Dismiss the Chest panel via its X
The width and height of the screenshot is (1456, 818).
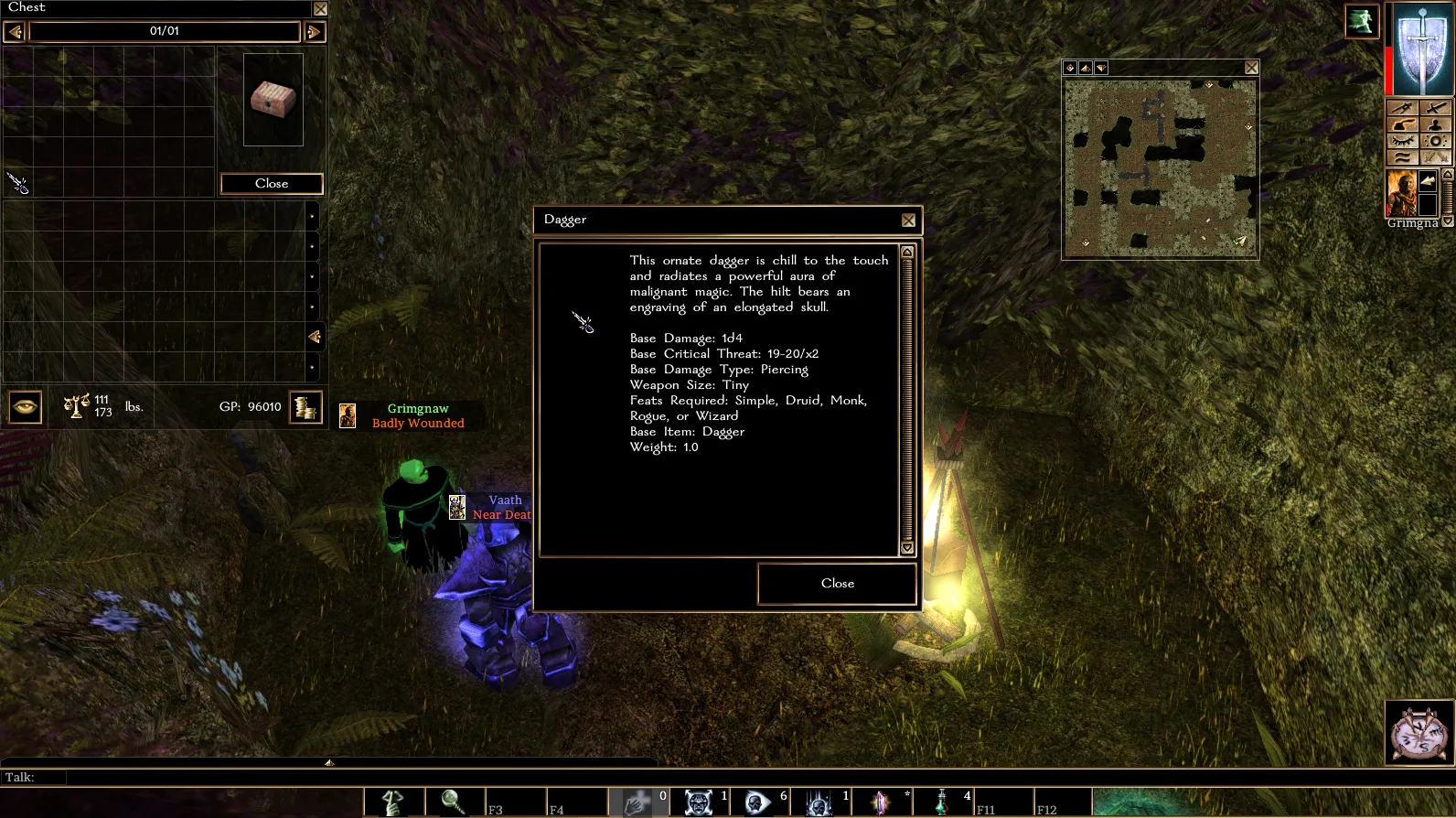pos(320,9)
